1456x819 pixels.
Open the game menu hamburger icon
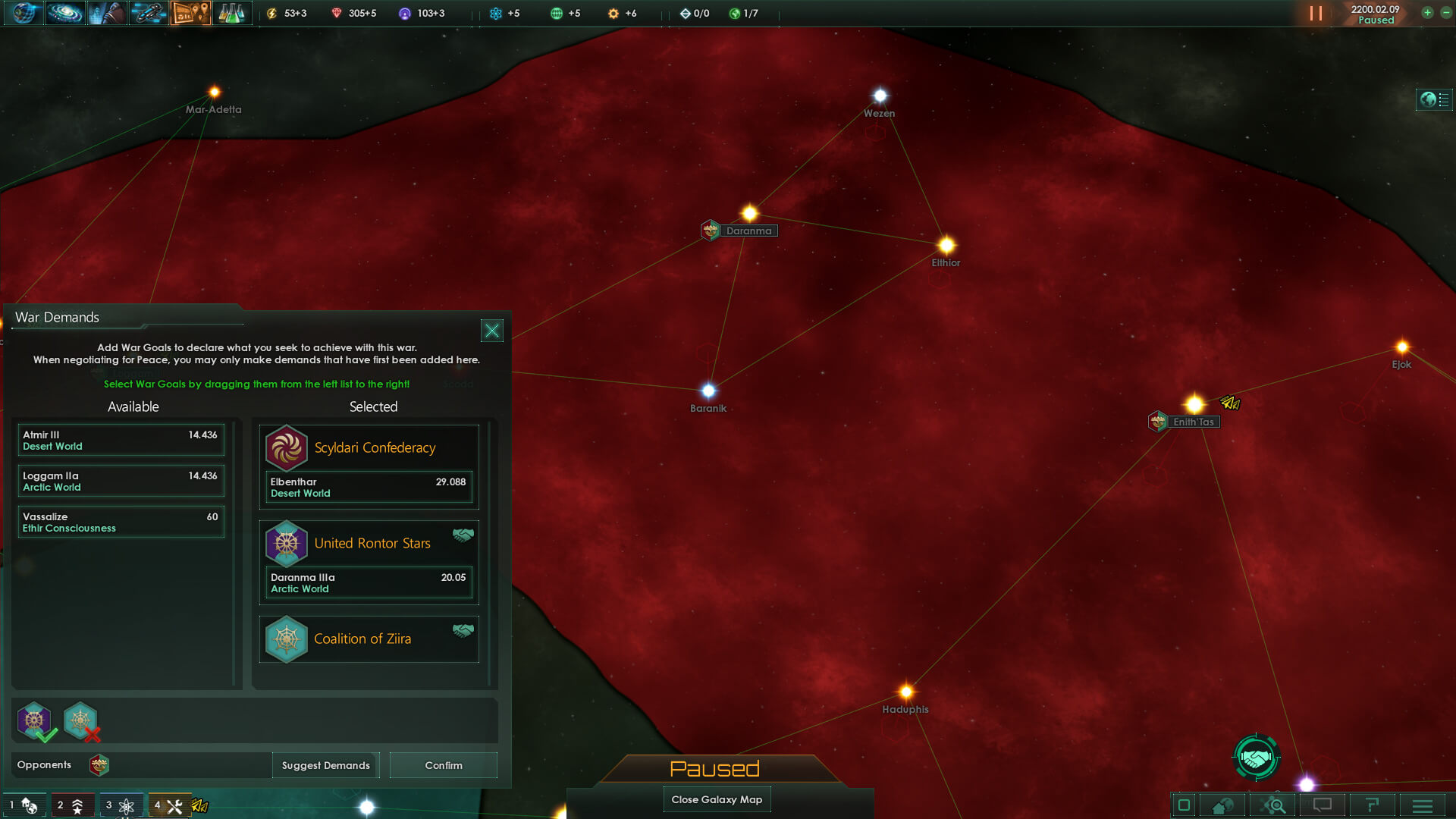click(1423, 805)
